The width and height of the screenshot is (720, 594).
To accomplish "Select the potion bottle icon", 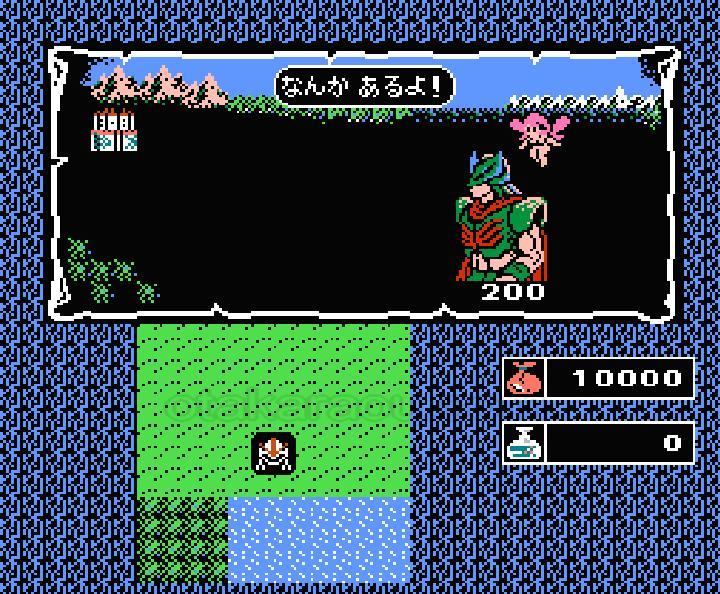I will coord(523,442).
